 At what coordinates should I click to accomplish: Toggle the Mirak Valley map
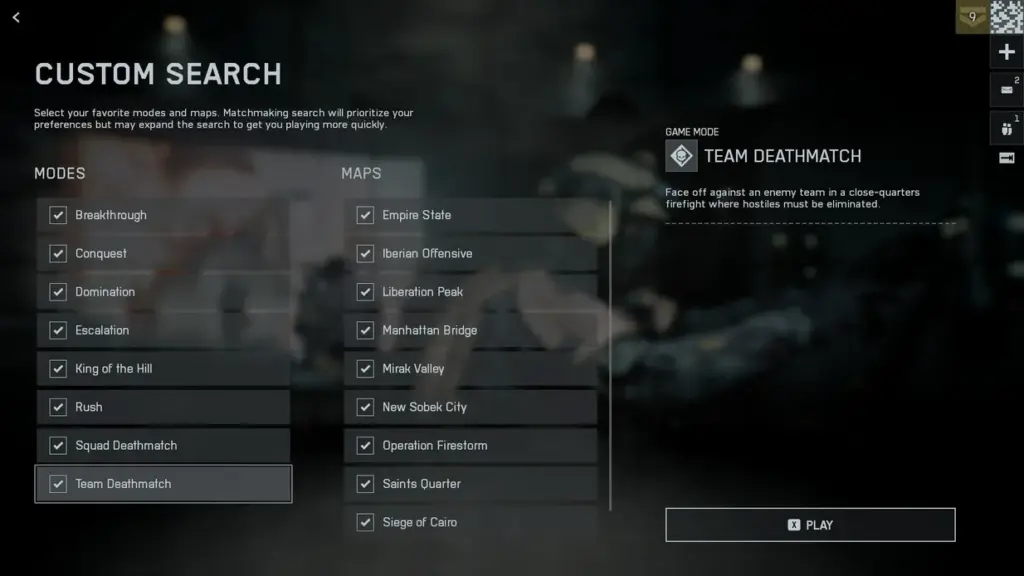click(x=365, y=369)
